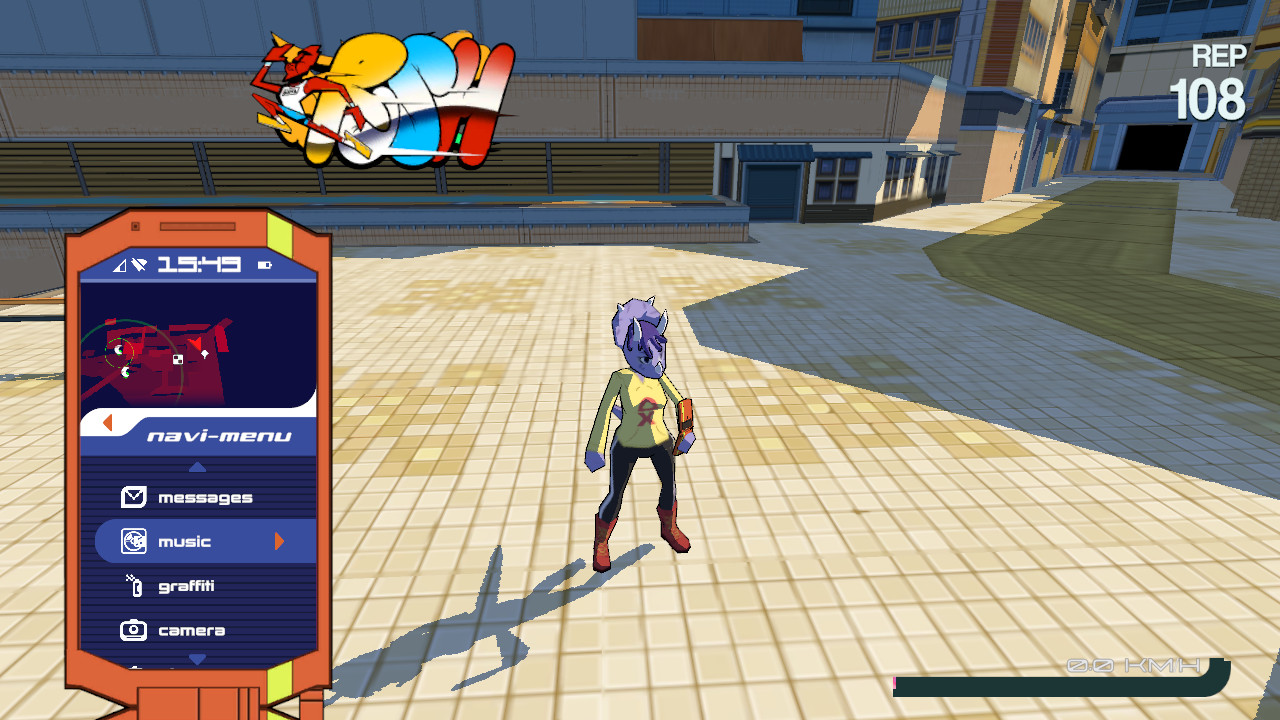Click the orange back arrow beside navi-menu
Image resolution: width=1280 pixels, height=720 pixels.
coord(106,422)
